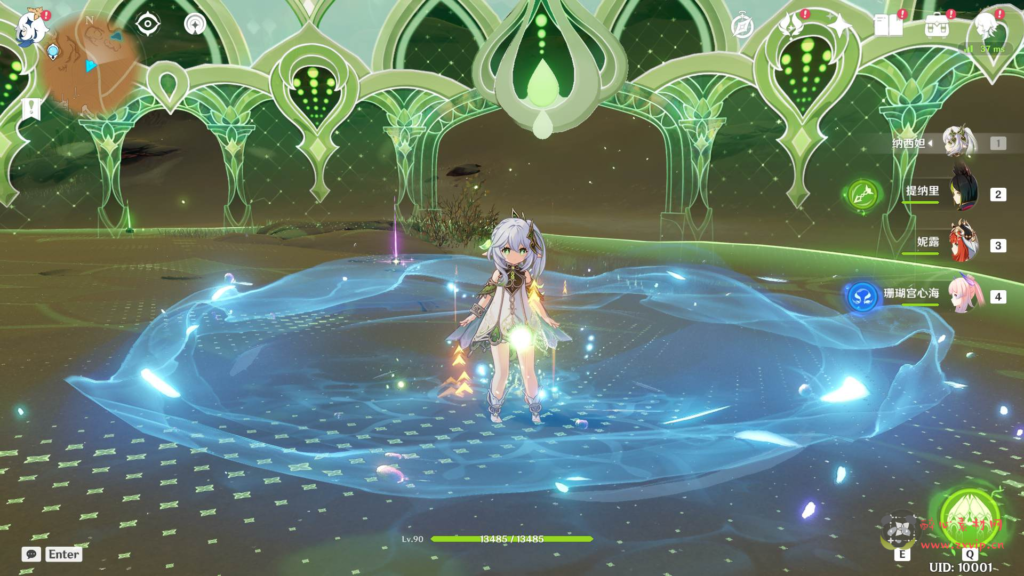Open the compass events icon
The width and height of the screenshot is (1024, 576).
coord(742,26)
